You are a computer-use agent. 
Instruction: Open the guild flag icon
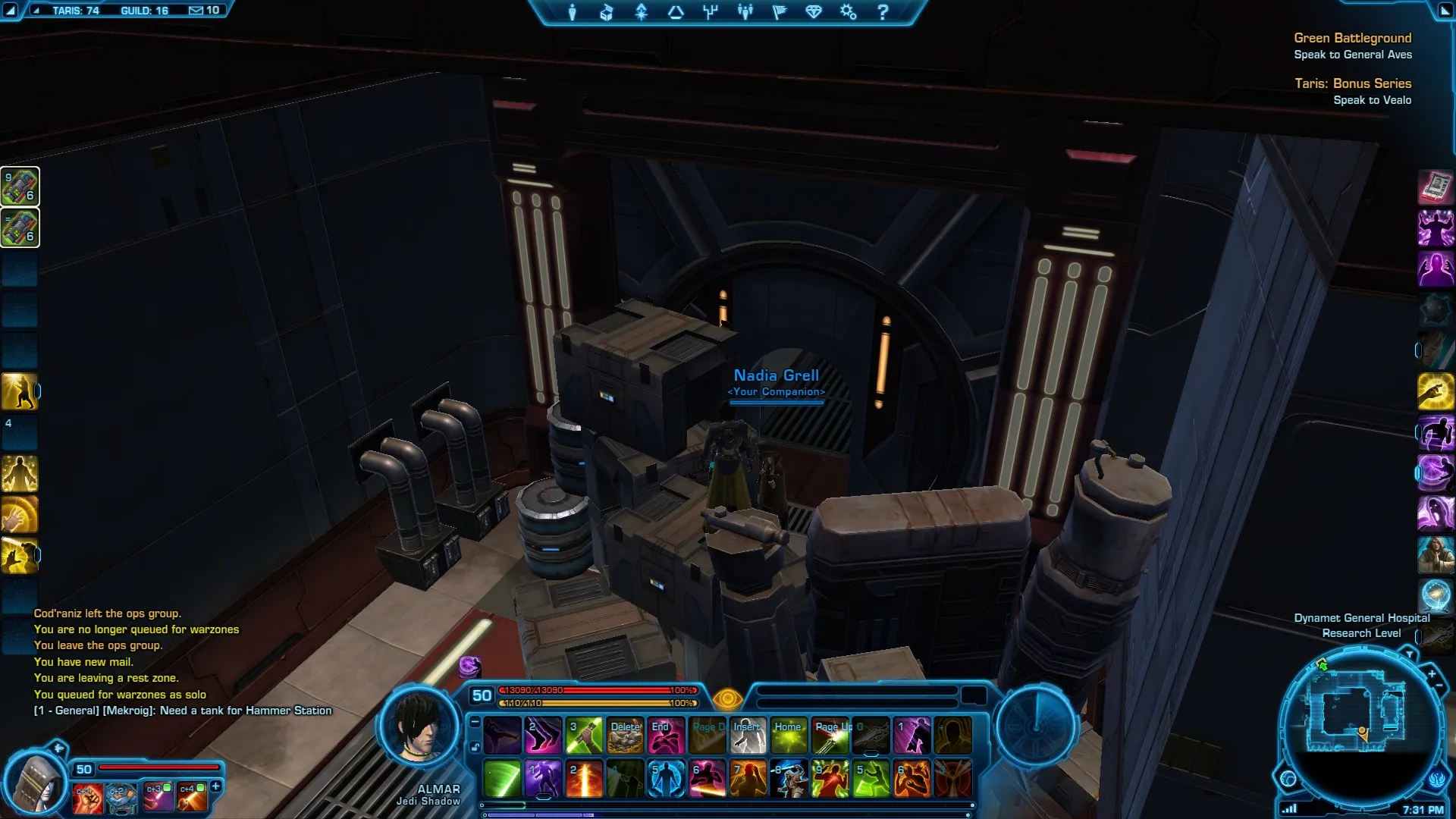780,12
